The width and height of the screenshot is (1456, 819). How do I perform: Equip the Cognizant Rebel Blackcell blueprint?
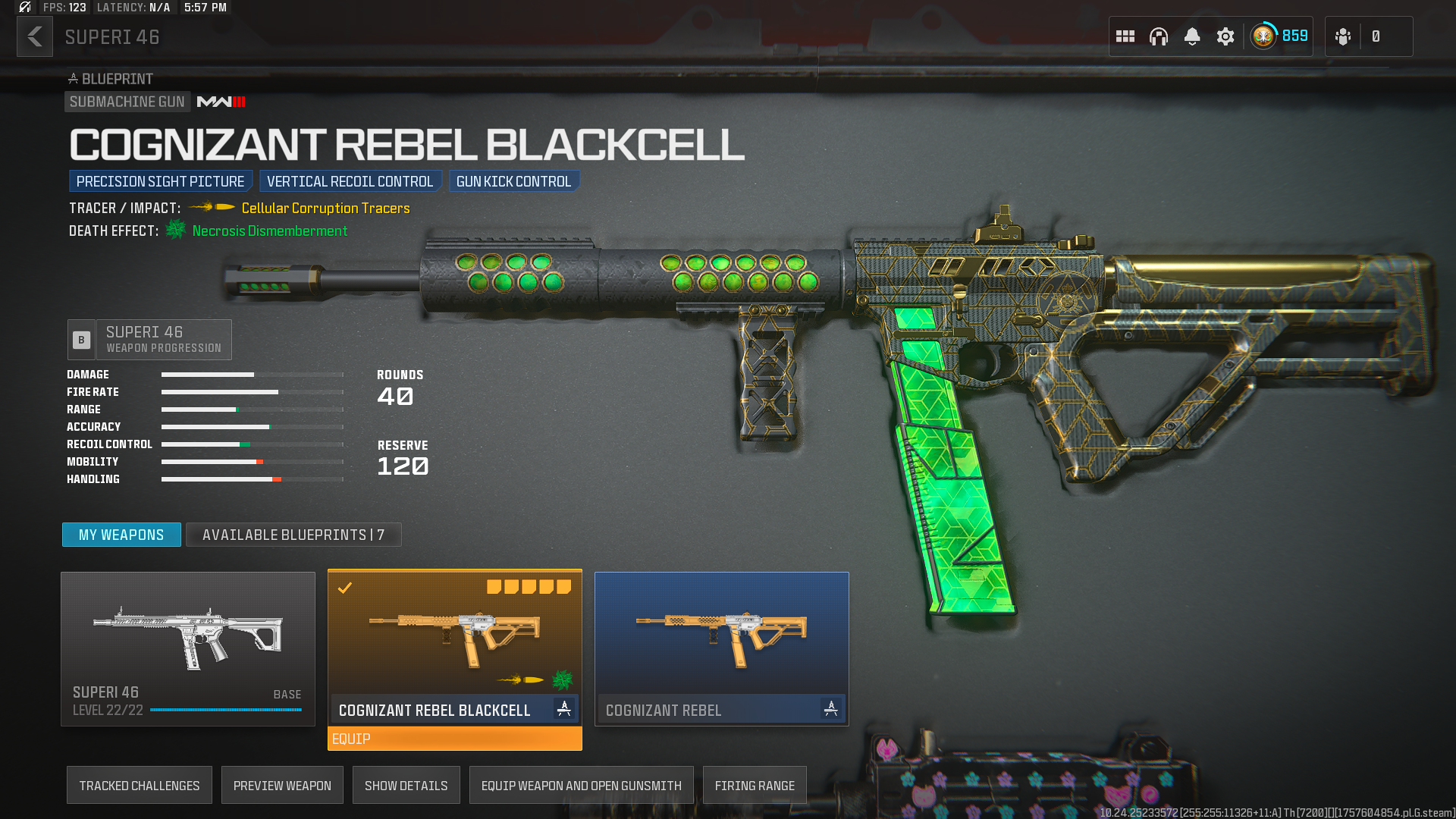tap(455, 739)
